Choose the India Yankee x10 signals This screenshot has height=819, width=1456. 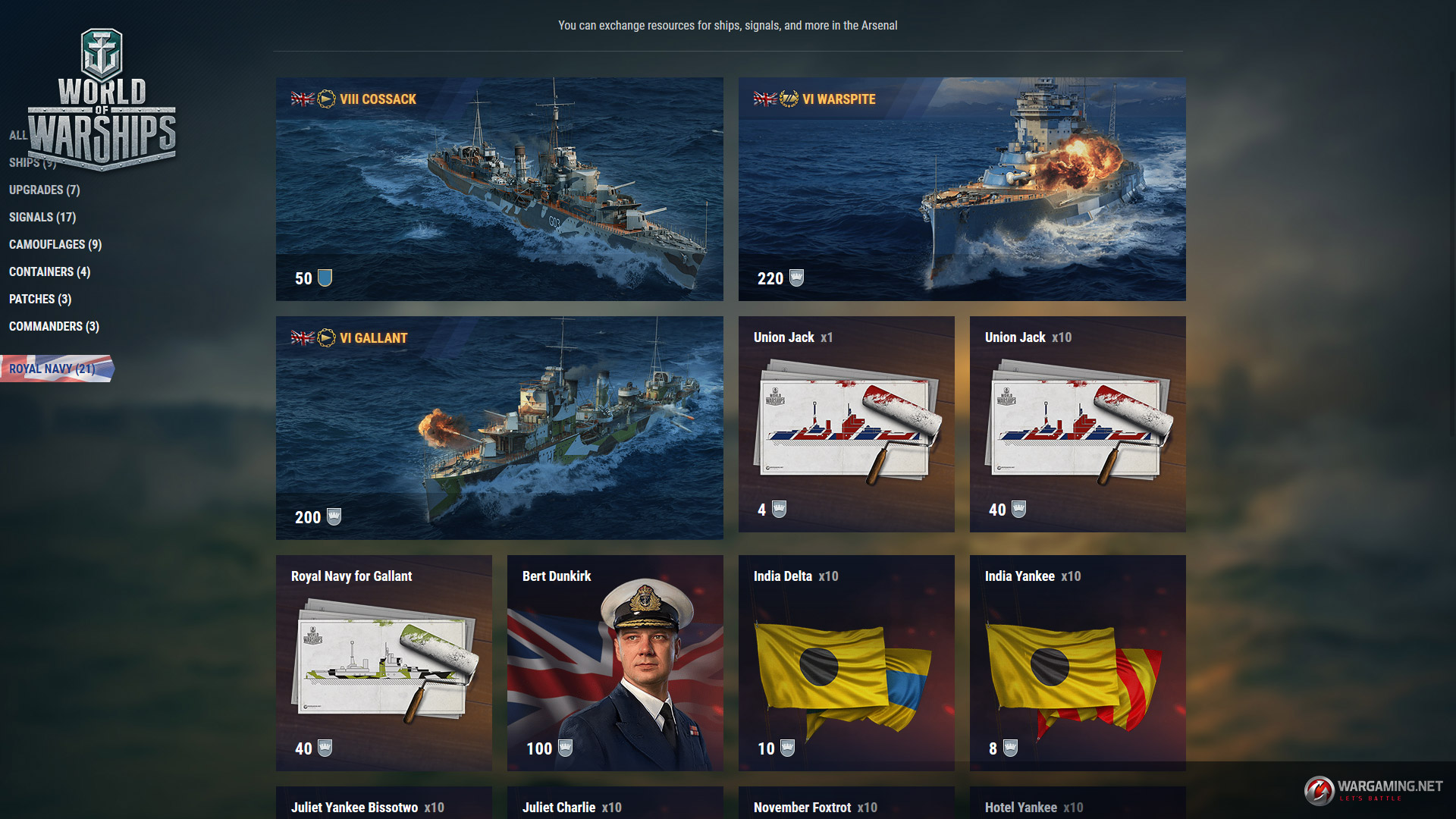[1077, 663]
